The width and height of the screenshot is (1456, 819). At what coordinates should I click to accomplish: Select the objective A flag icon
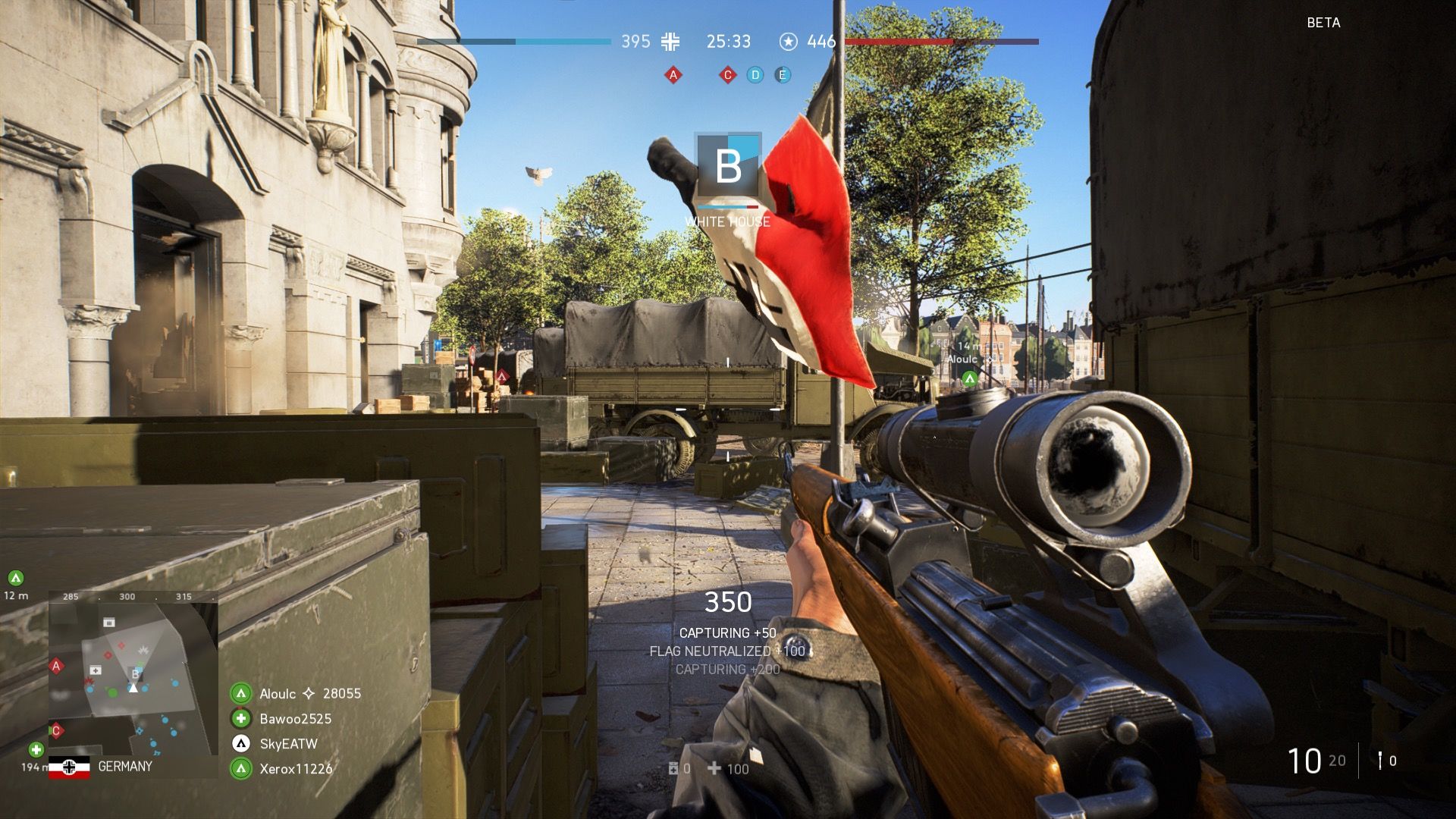(x=673, y=75)
